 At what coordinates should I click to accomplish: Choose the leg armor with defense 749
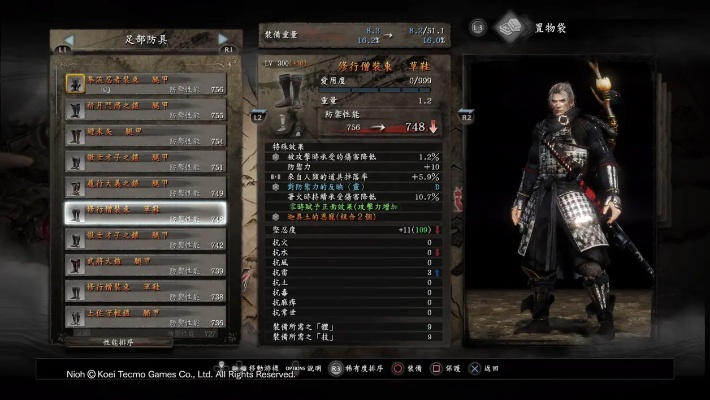pyautogui.click(x=147, y=186)
